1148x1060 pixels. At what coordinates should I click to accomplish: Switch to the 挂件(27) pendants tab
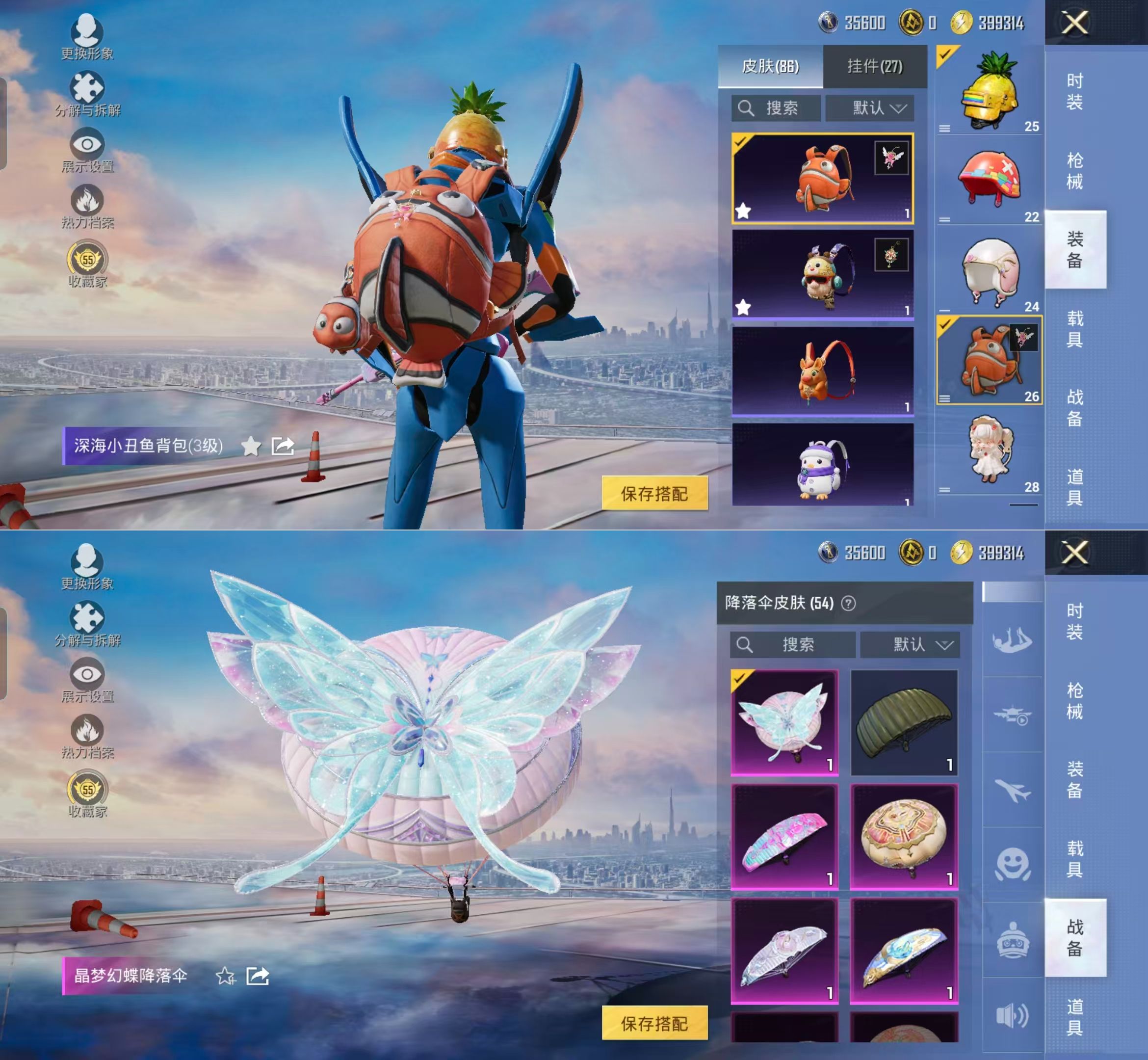pyautogui.click(x=874, y=67)
